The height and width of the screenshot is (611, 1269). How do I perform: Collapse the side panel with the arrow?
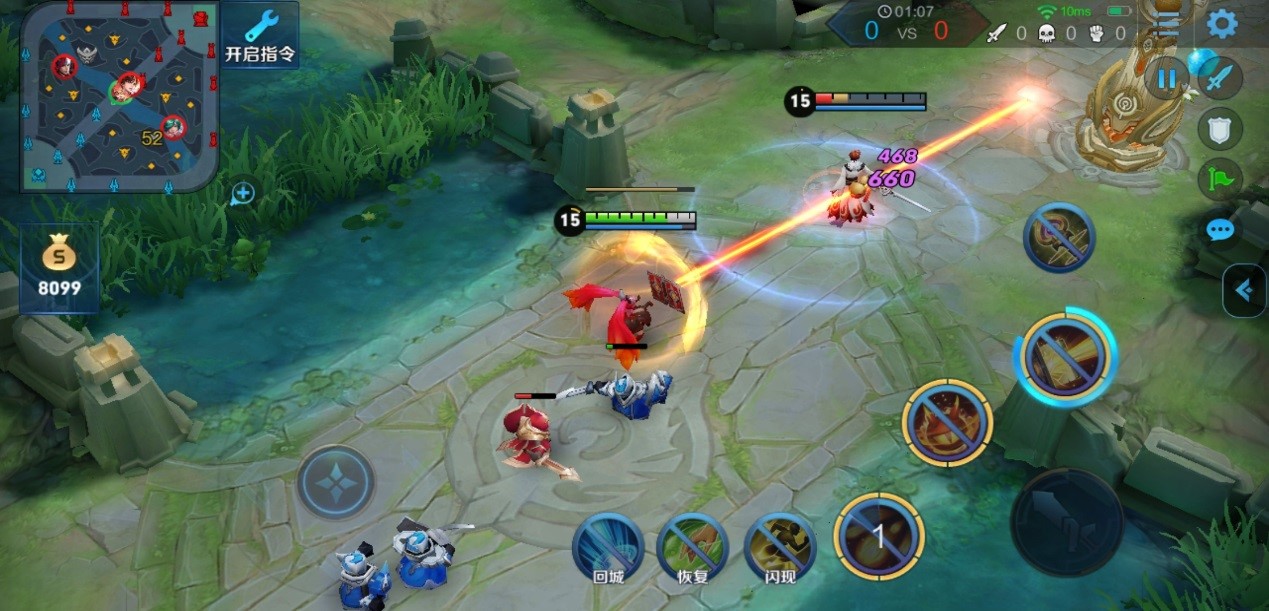click(x=1244, y=290)
